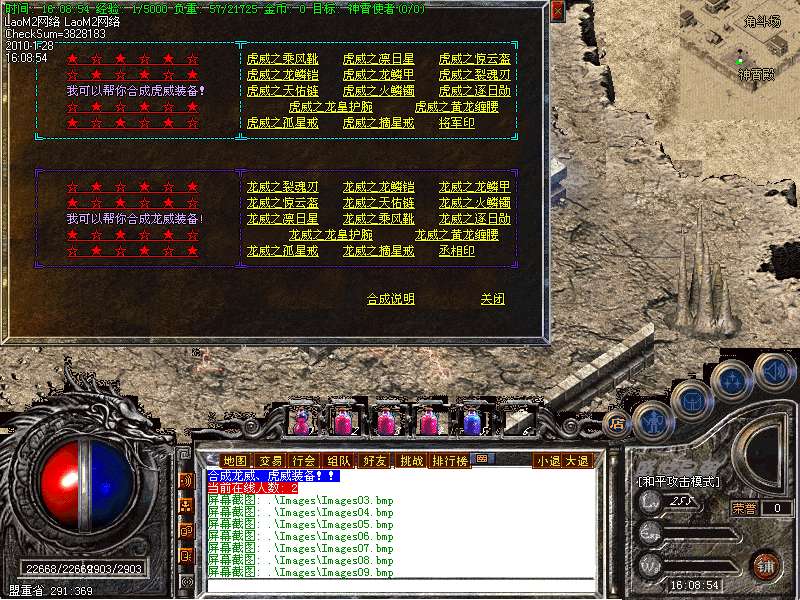Pick 龙威之黄龙缠腰 equipment
The image size is (800, 600).
click(x=457, y=235)
